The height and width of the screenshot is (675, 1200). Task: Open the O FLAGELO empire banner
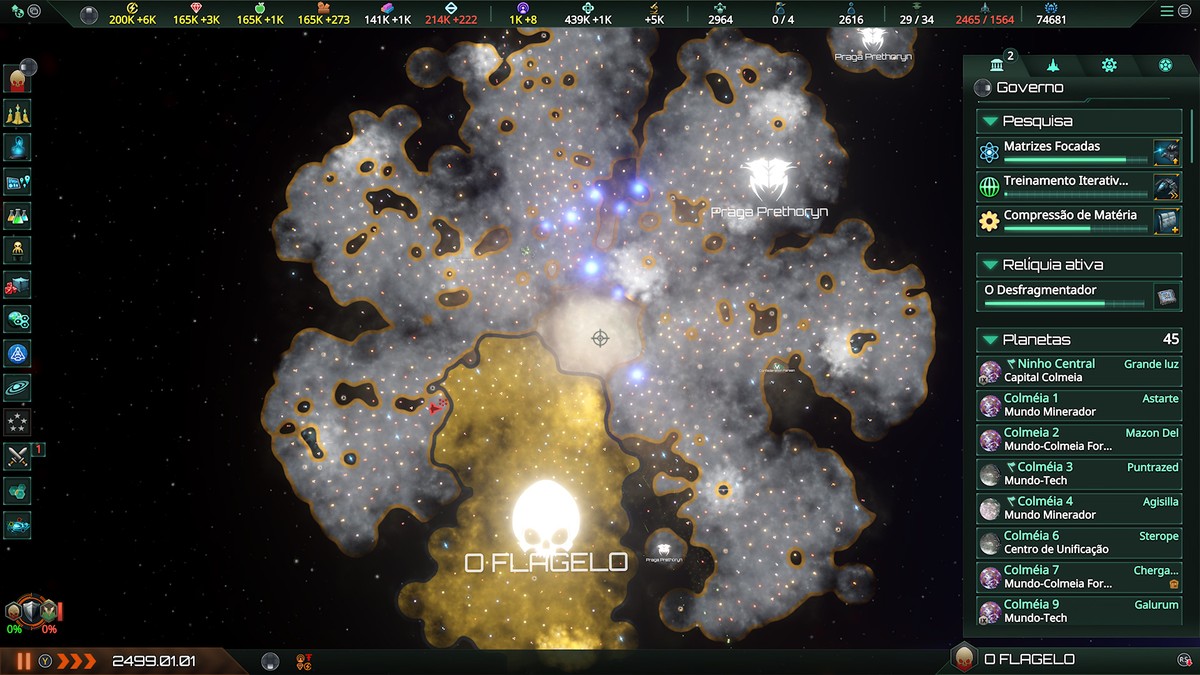[1028, 659]
